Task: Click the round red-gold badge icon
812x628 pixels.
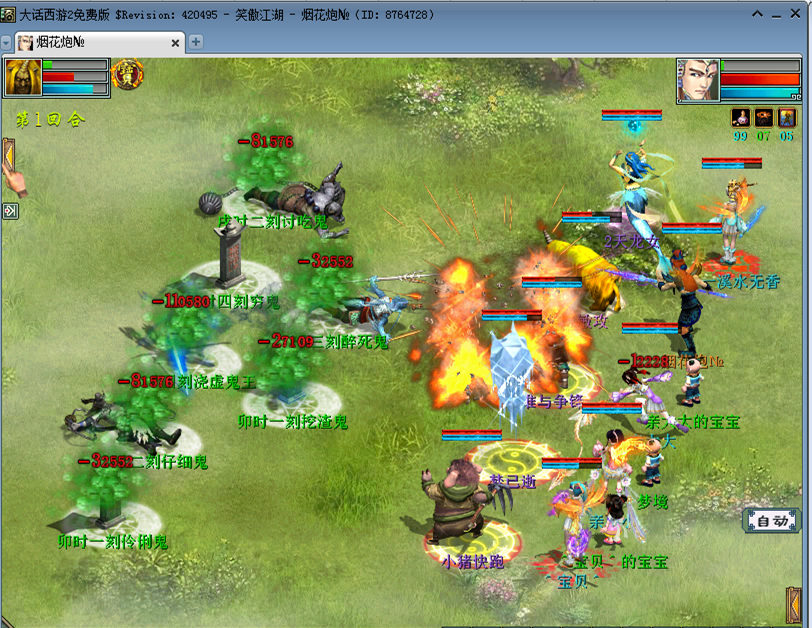Action: [x=128, y=74]
